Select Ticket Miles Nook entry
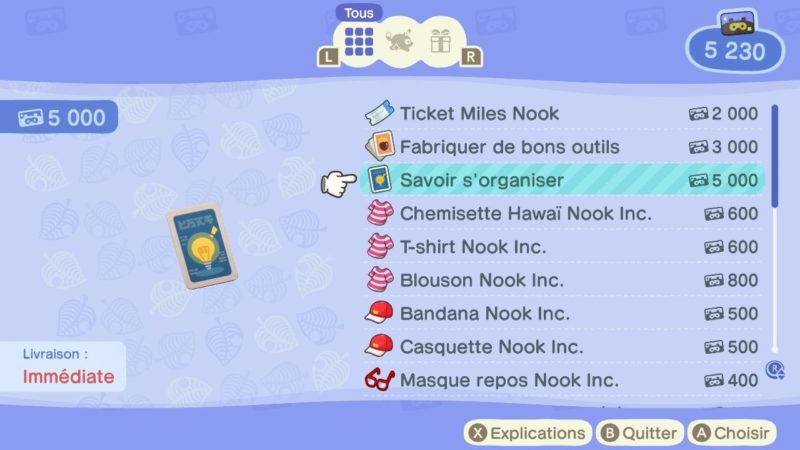Image resolution: width=800 pixels, height=450 pixels. [560, 113]
